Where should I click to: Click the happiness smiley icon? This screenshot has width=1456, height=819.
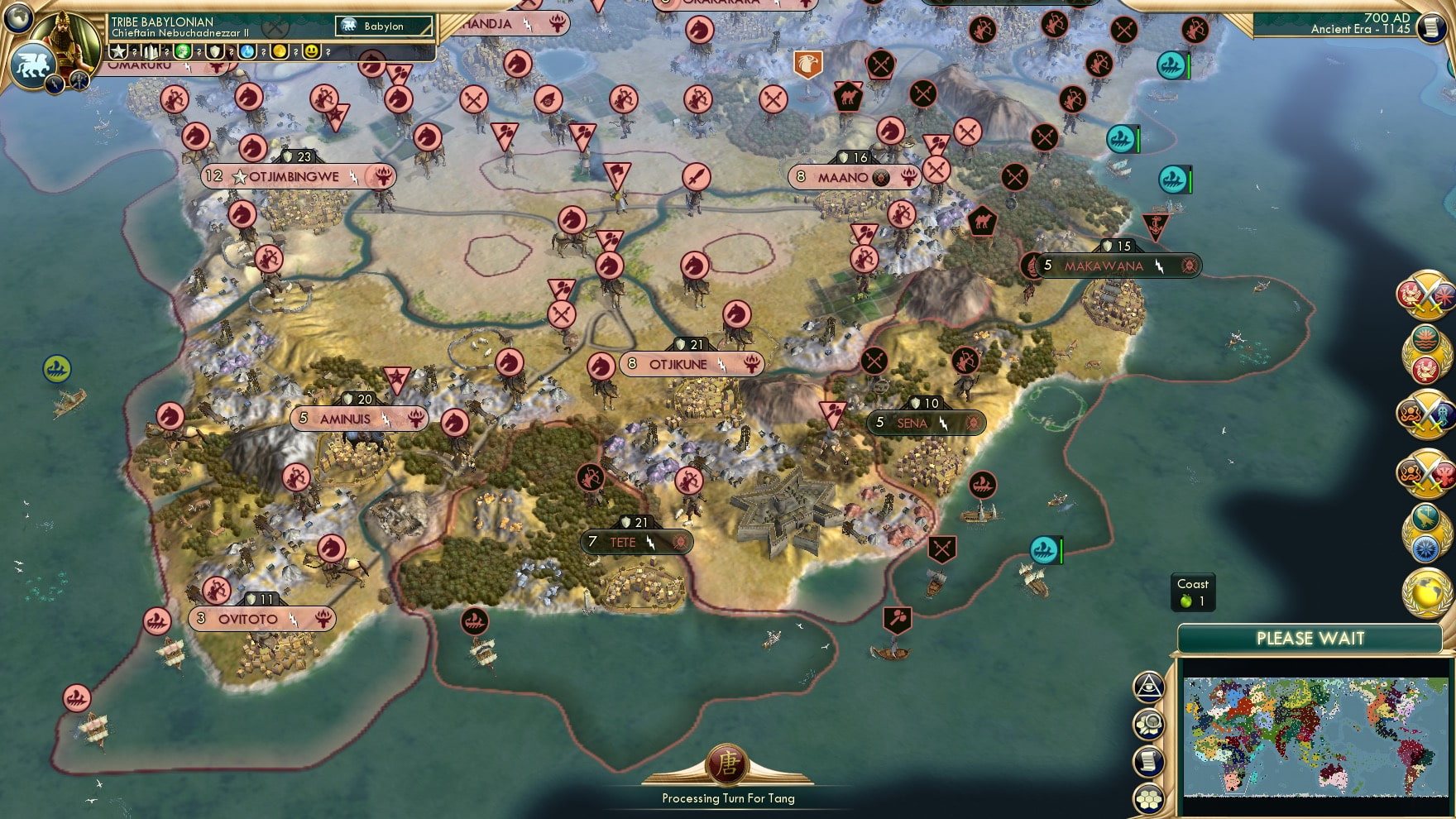point(313,52)
